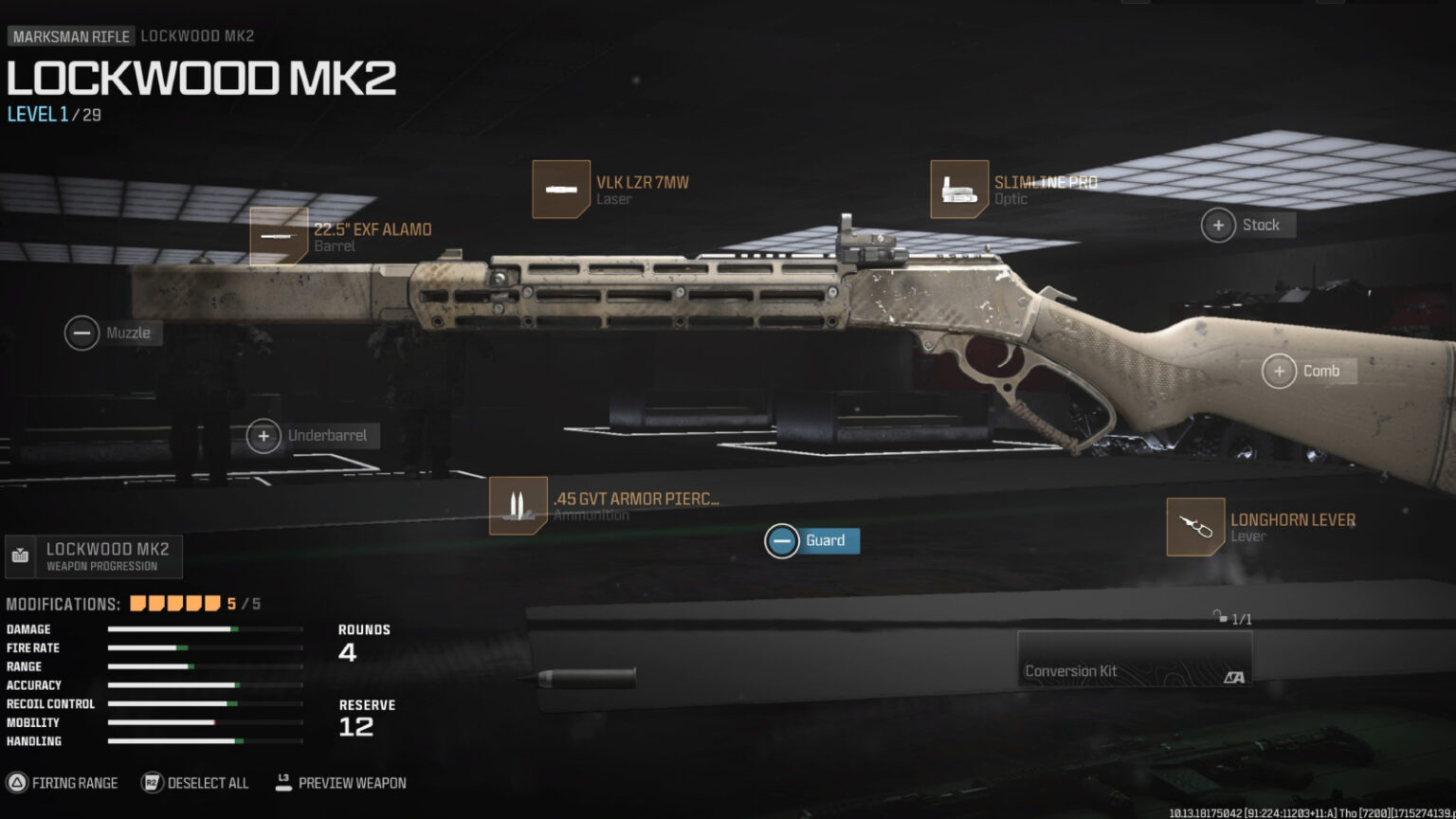This screenshot has width=1456, height=819.
Task: Select the Lockwood MK2 breadcrumb label
Action: pyautogui.click(x=198, y=35)
